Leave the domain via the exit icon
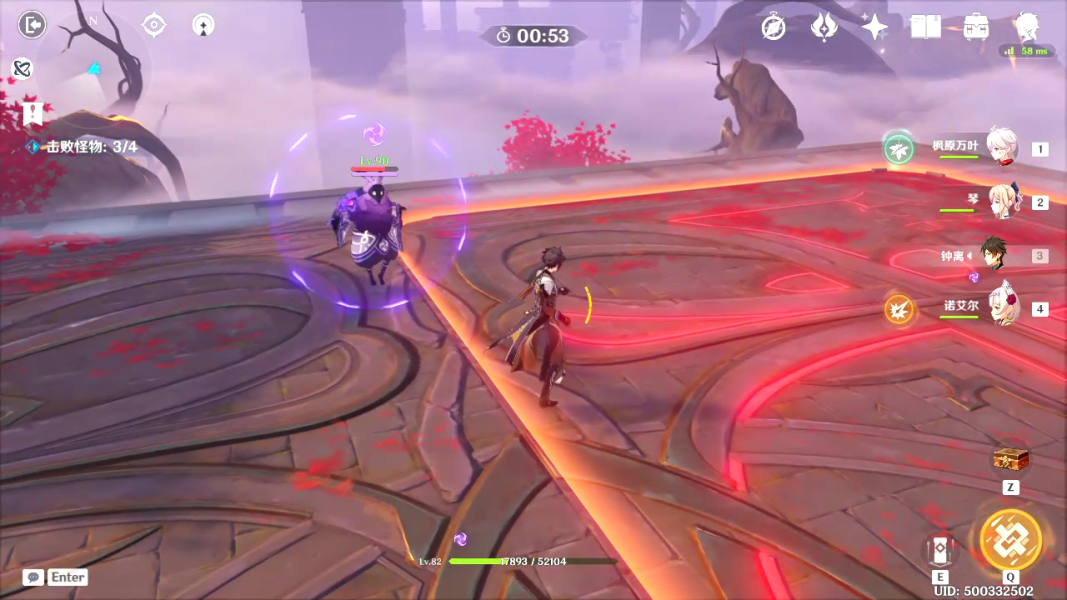Viewport: 1067px width, 600px height. [33, 24]
